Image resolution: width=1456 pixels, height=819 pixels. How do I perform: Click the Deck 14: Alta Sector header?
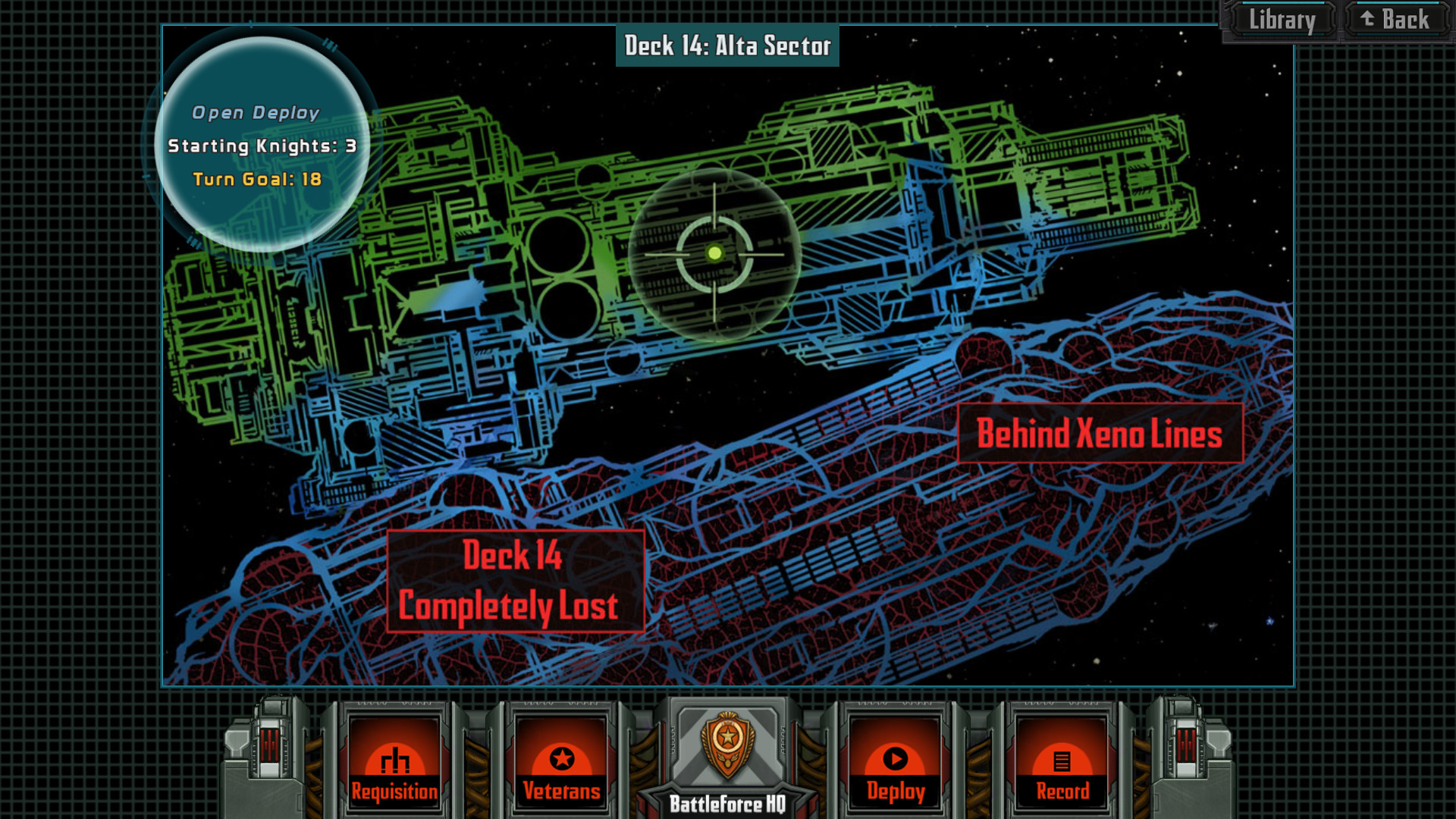(727, 45)
